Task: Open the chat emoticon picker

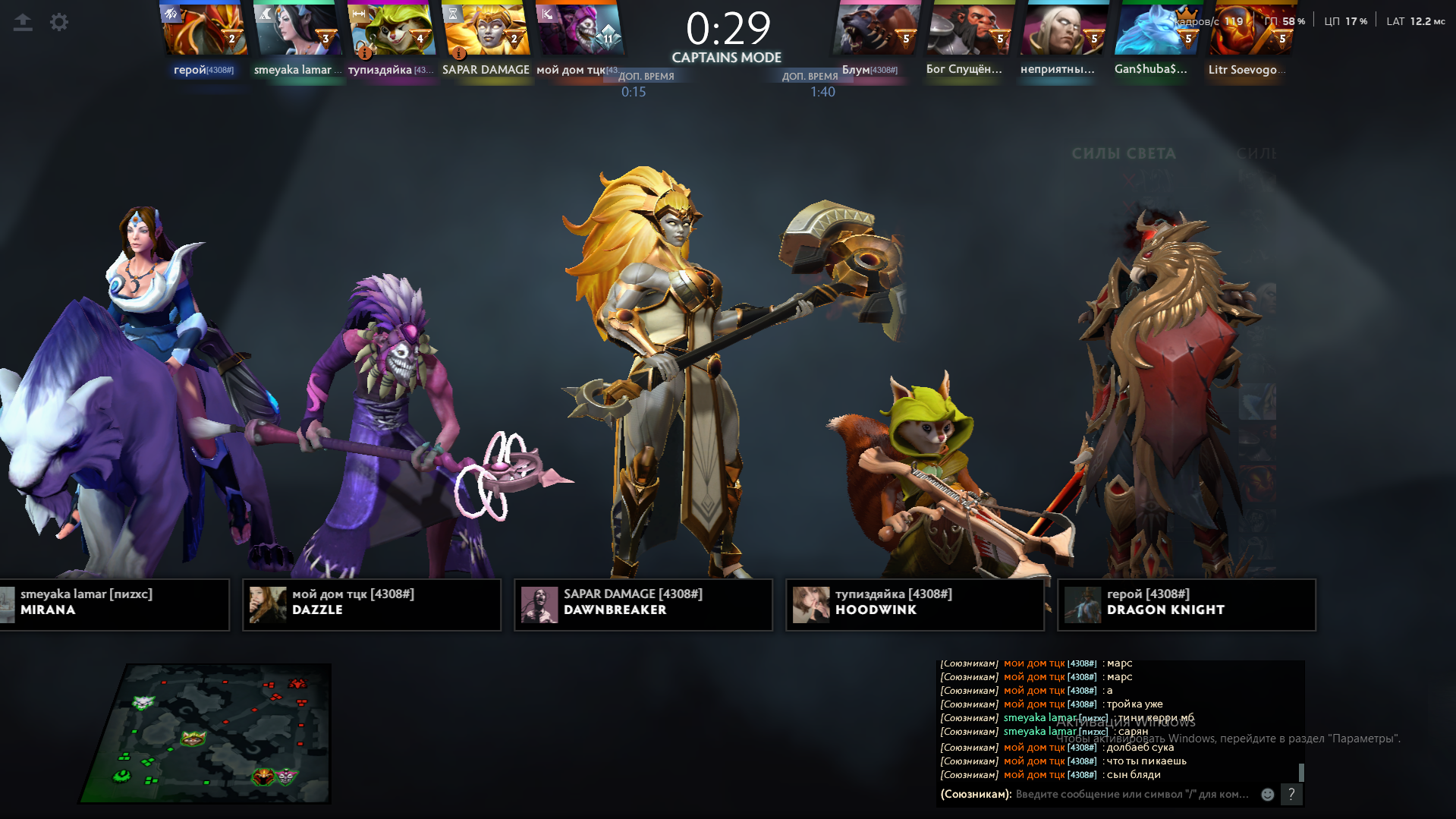Action: tap(1267, 795)
